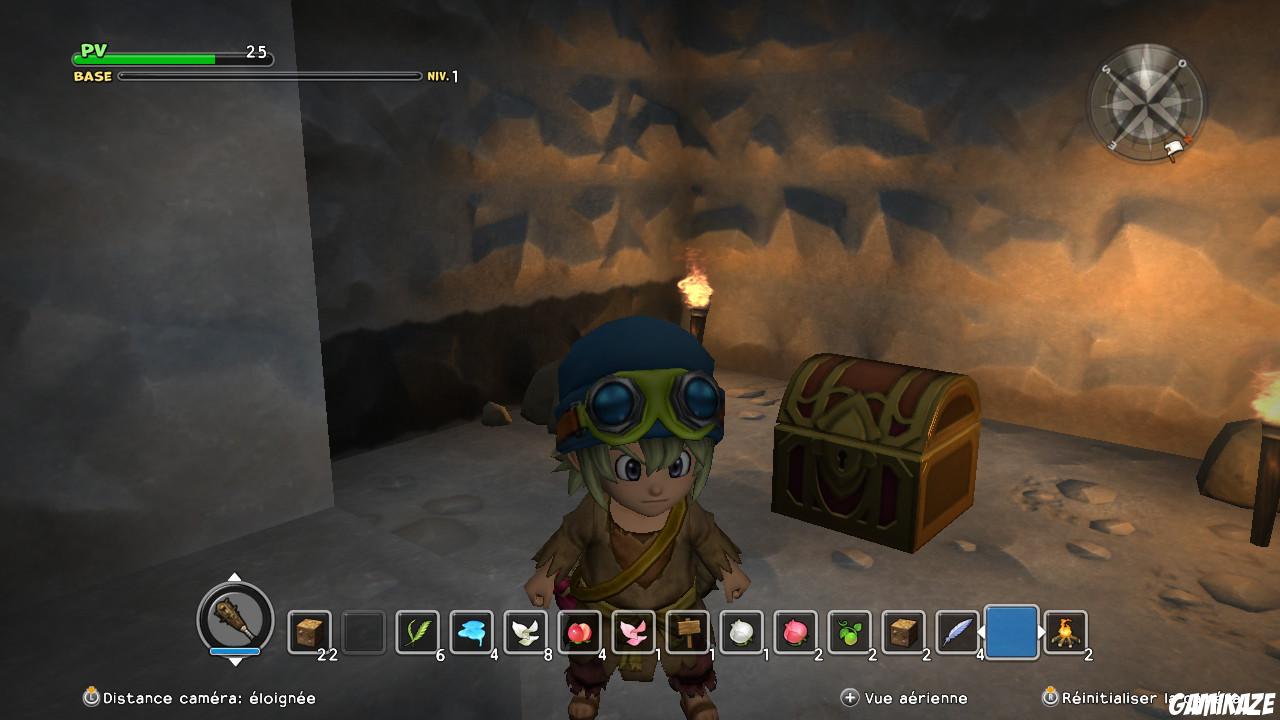Select the wooden sign item
Image resolution: width=1280 pixels, height=720 pixels.
tap(688, 630)
